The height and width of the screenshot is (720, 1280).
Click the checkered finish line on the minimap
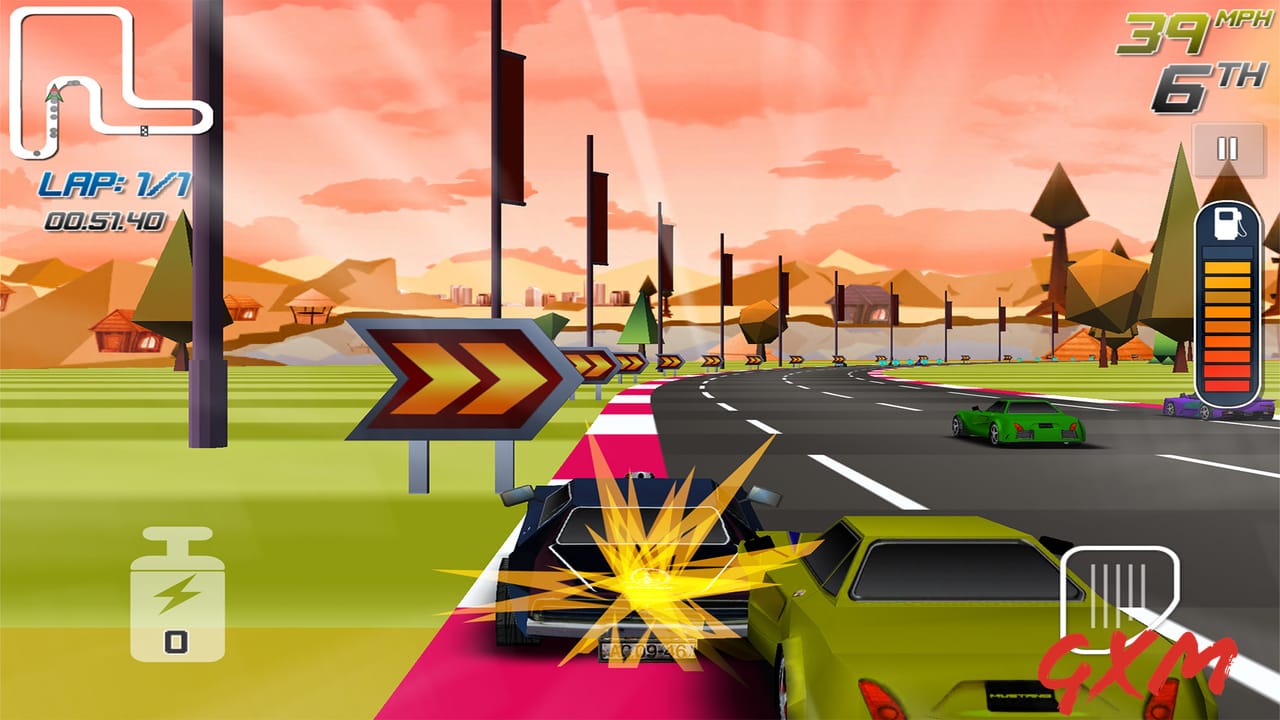point(144,130)
